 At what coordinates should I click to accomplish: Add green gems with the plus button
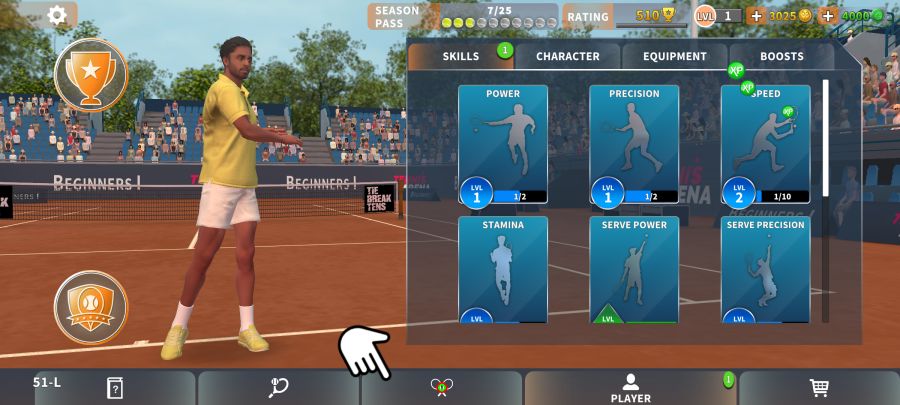point(828,16)
